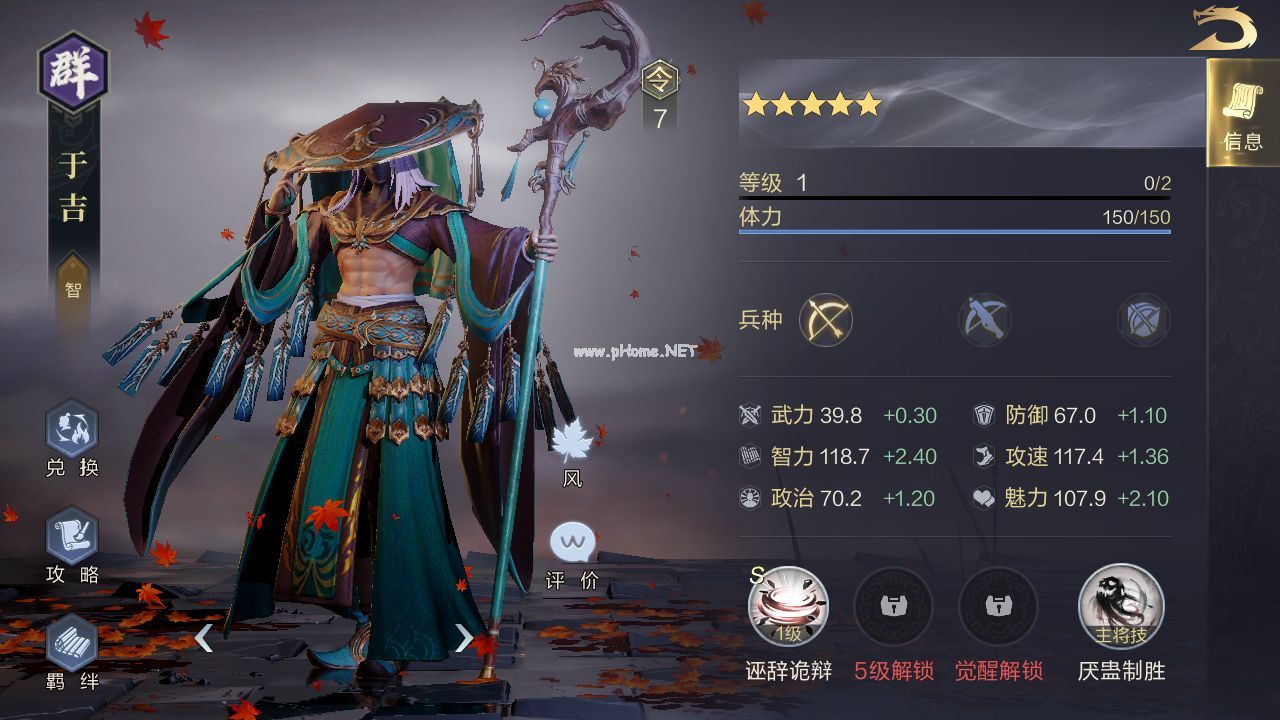Screen dimensions: 1280x720
Task: Select the 诬辞诡辩 skill icon
Action: point(788,607)
